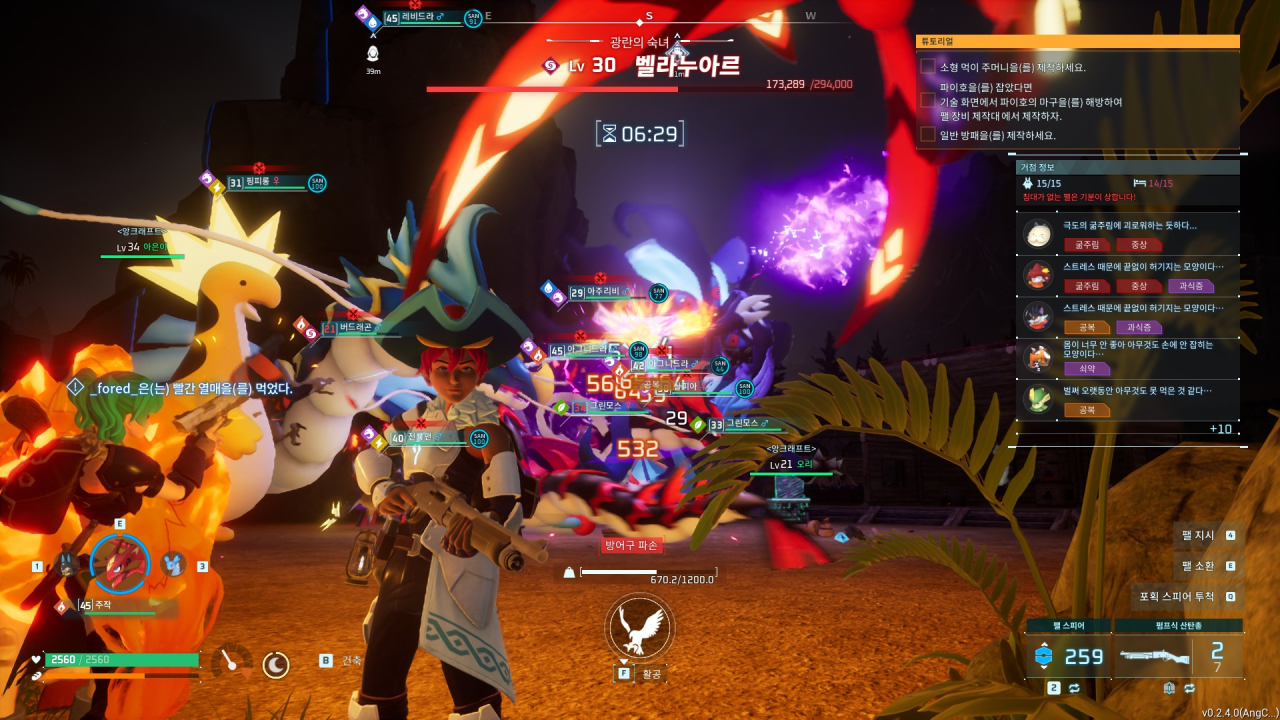The image size is (1280, 720).
Task: Select the white cat pal status row
Action: (1127, 235)
